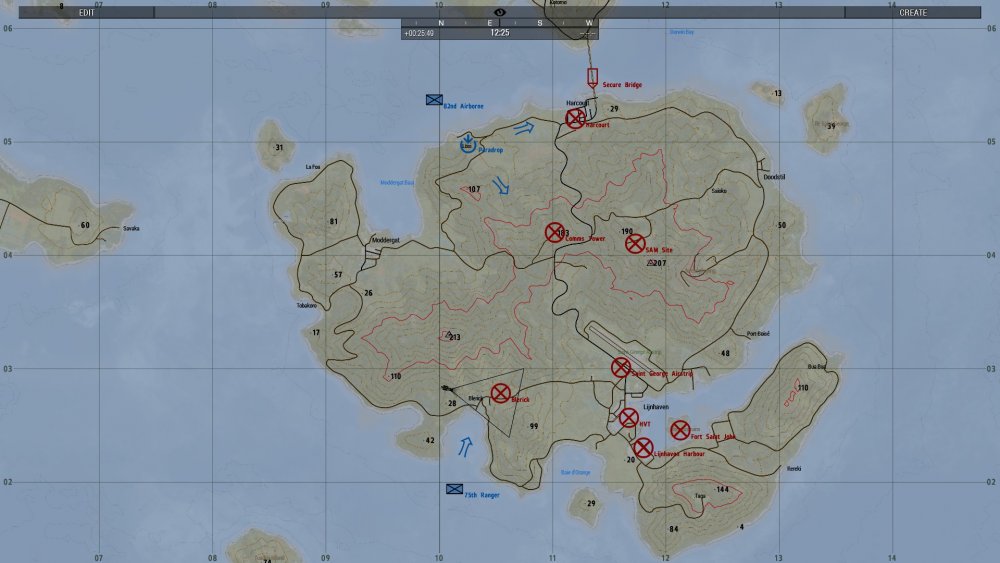
Task: Select the Fort Saint John marker
Action: tap(680, 430)
